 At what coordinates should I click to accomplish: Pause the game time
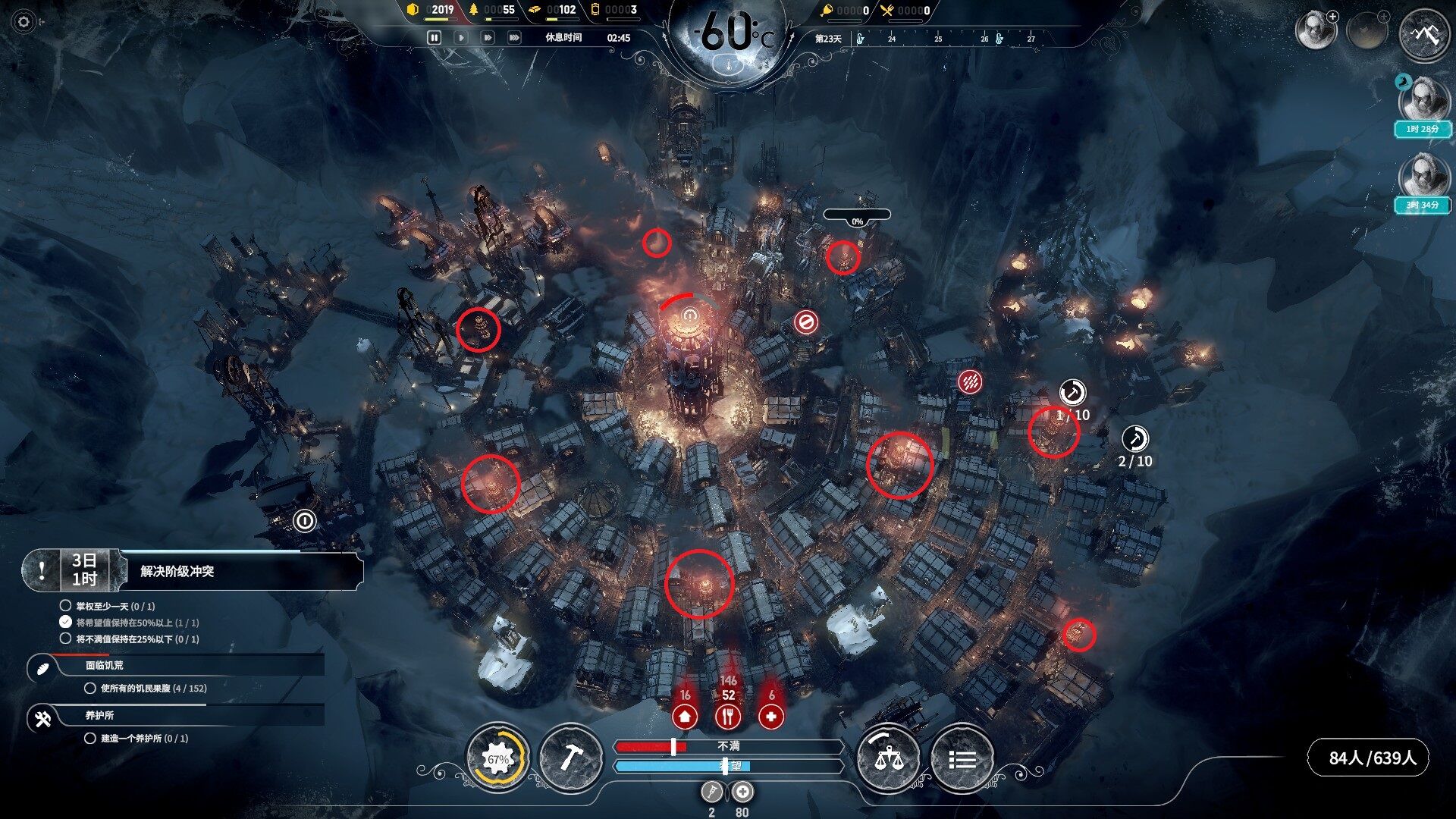coord(435,37)
